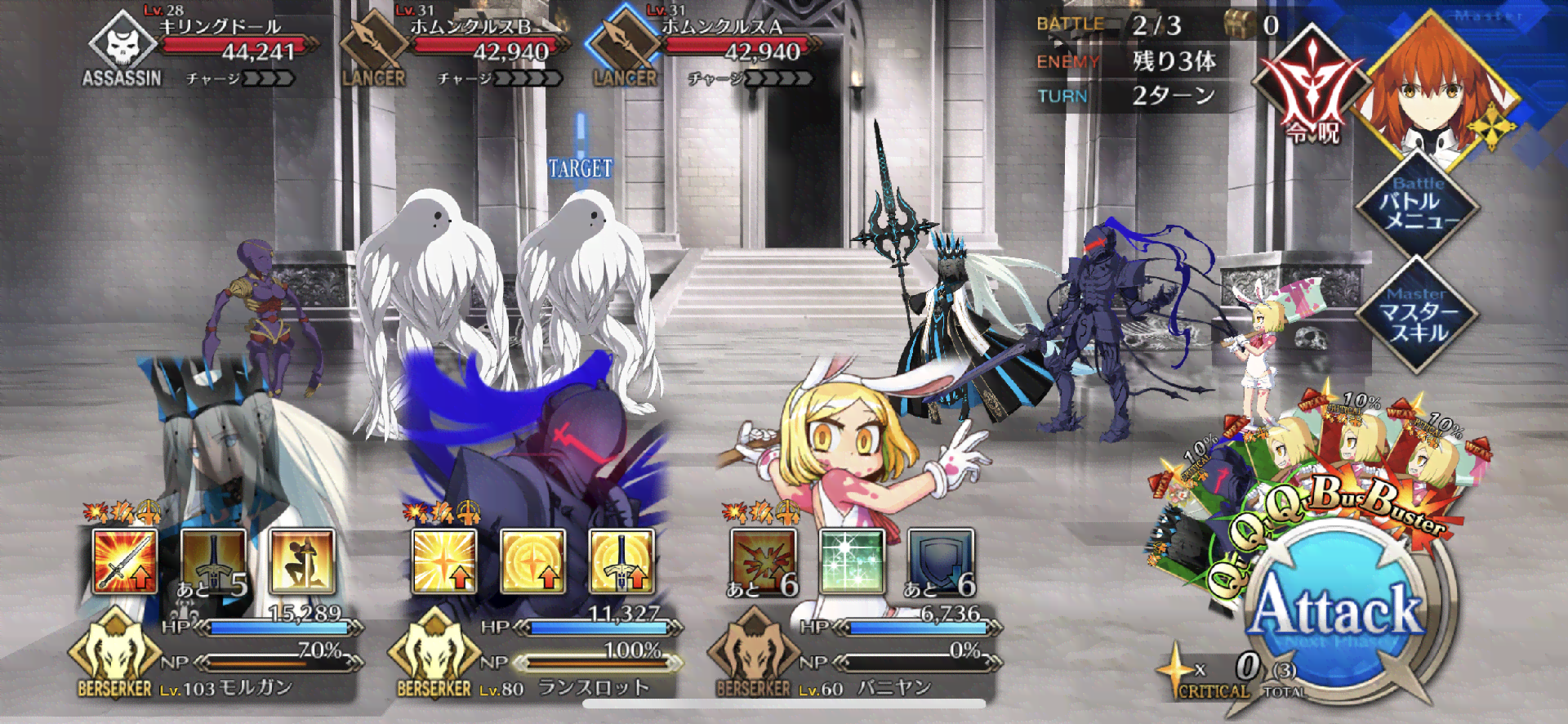Image resolution: width=1568 pixels, height=724 pixels.
Task: Trigger Lancelot's star burst skill
Action: pyautogui.click(x=444, y=561)
